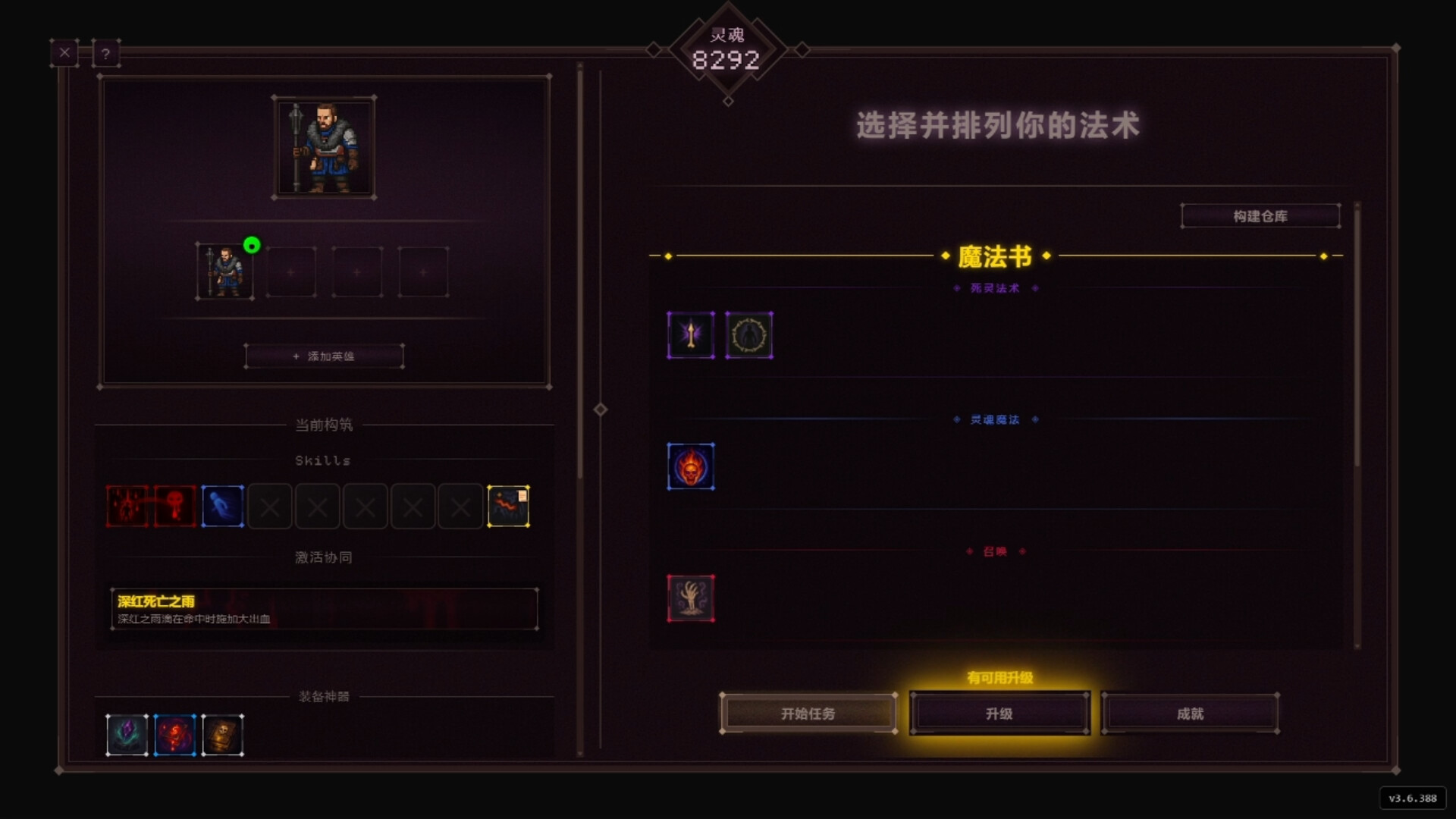Select the blue ghost skill icon
The width and height of the screenshot is (1456, 819).
[222, 506]
